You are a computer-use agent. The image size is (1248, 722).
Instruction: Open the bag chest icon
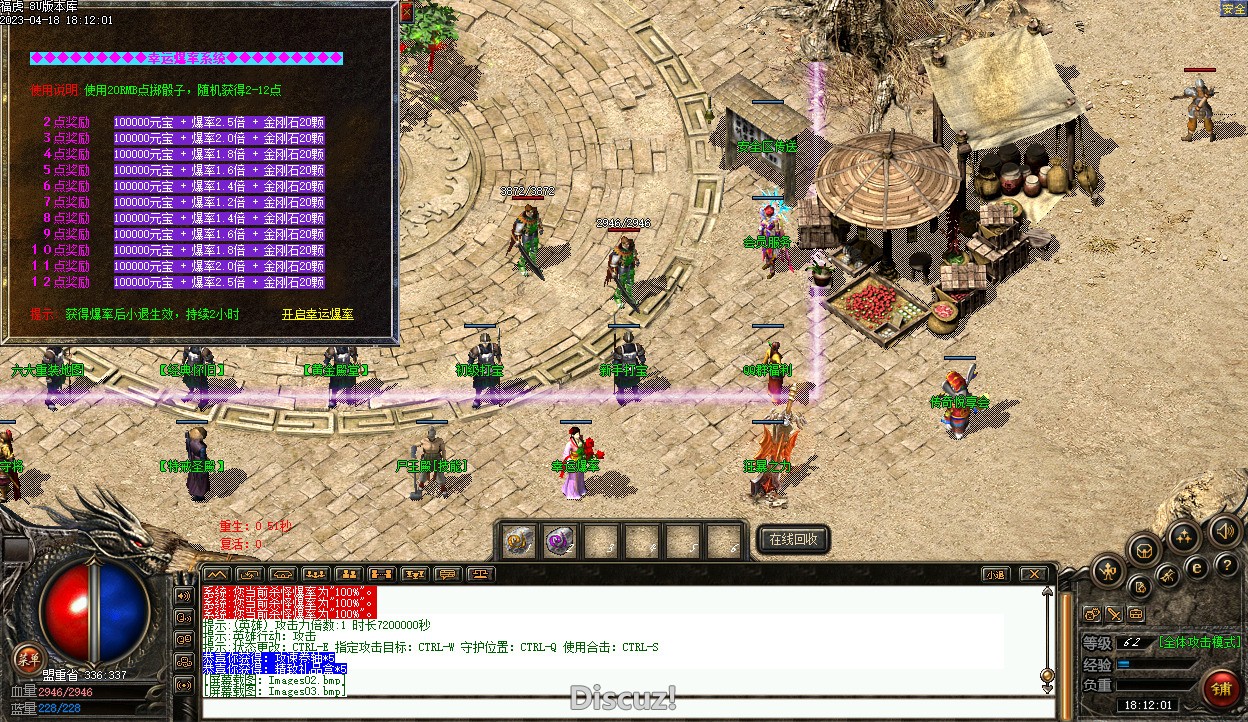(x=1143, y=549)
